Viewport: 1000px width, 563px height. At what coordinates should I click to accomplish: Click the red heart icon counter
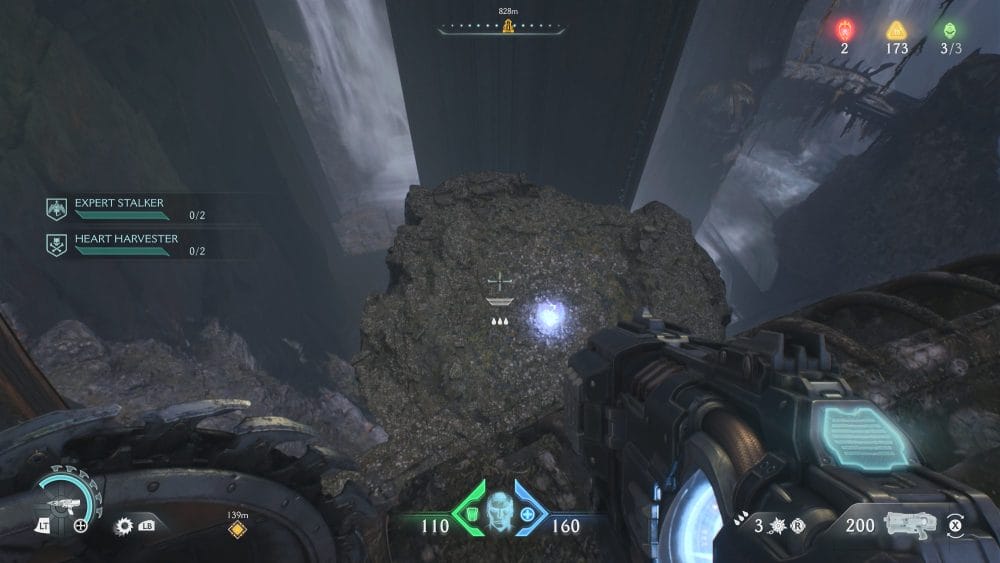pos(845,28)
